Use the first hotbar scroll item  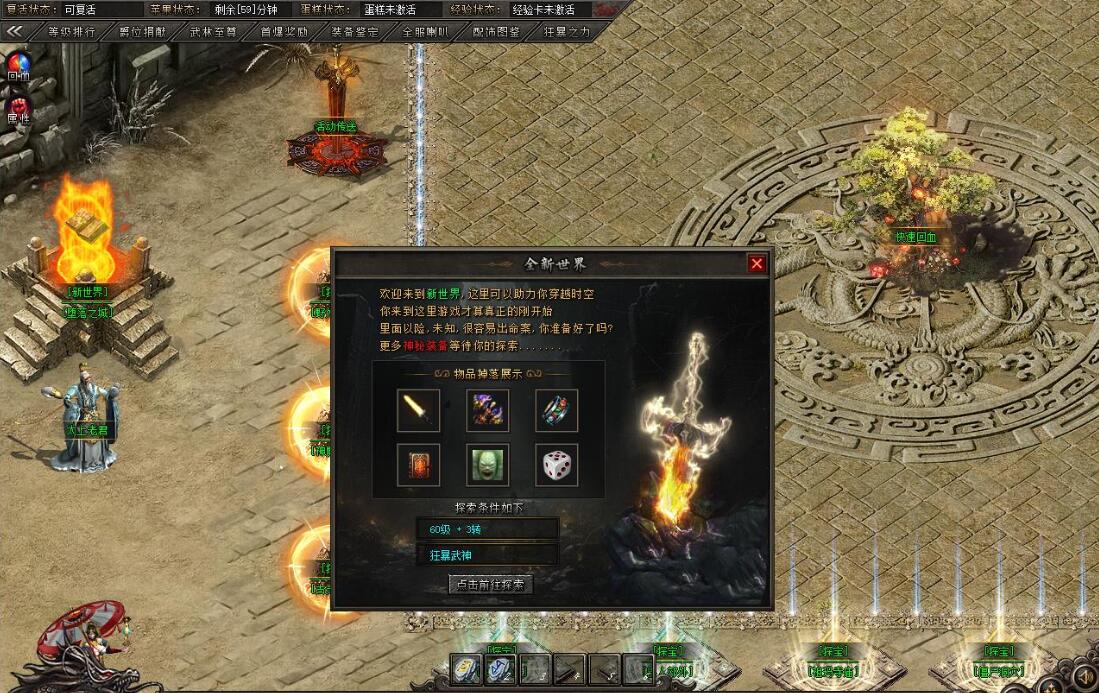point(466,668)
